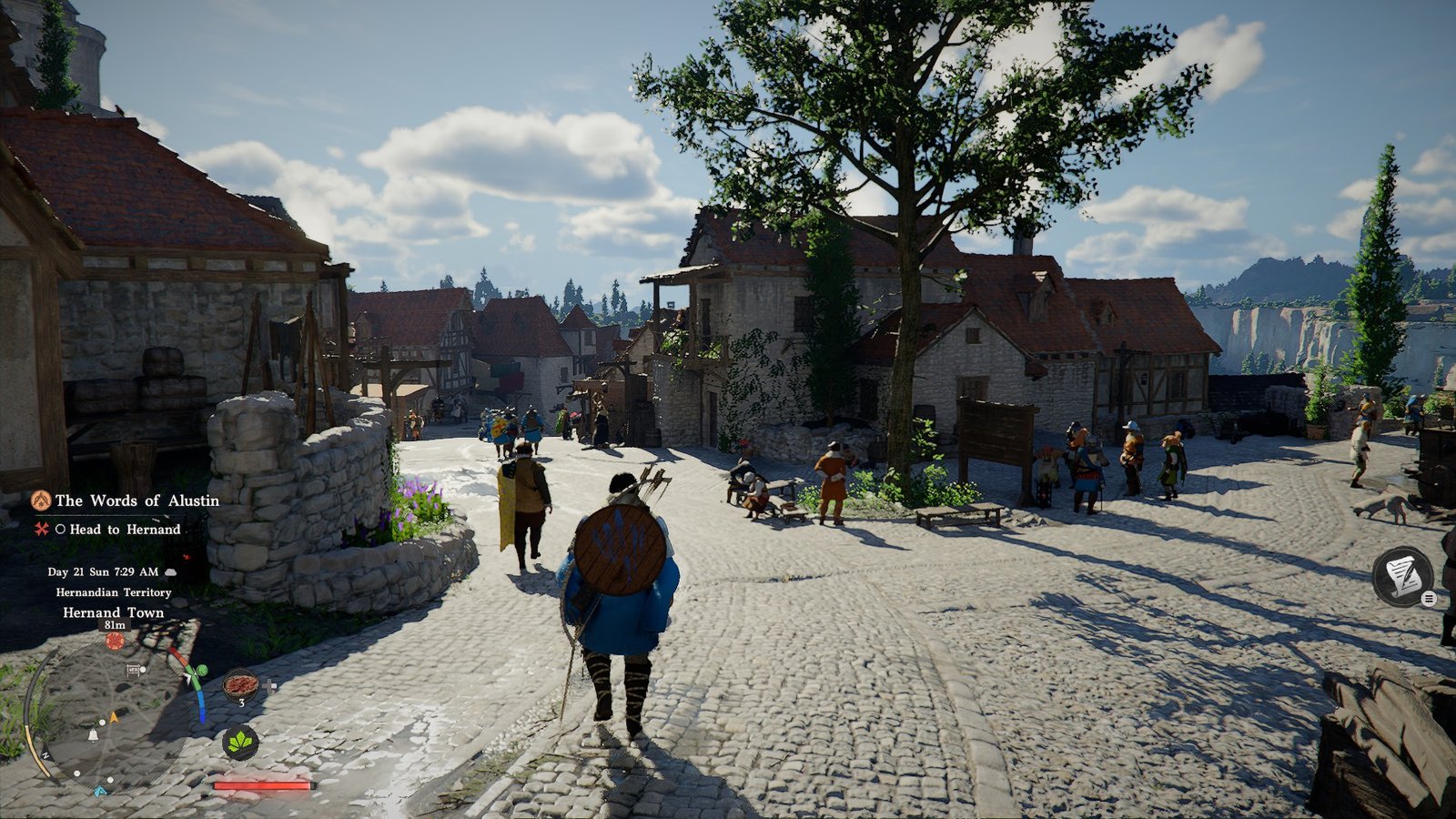Click the bell marker on the minimap

pos(93,734)
